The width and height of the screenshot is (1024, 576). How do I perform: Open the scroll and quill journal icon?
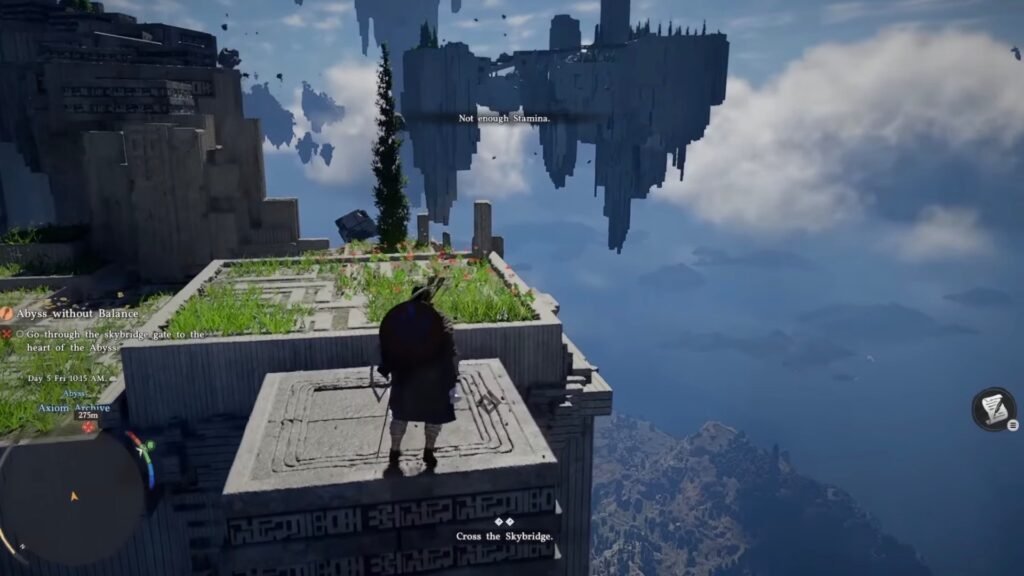[993, 408]
